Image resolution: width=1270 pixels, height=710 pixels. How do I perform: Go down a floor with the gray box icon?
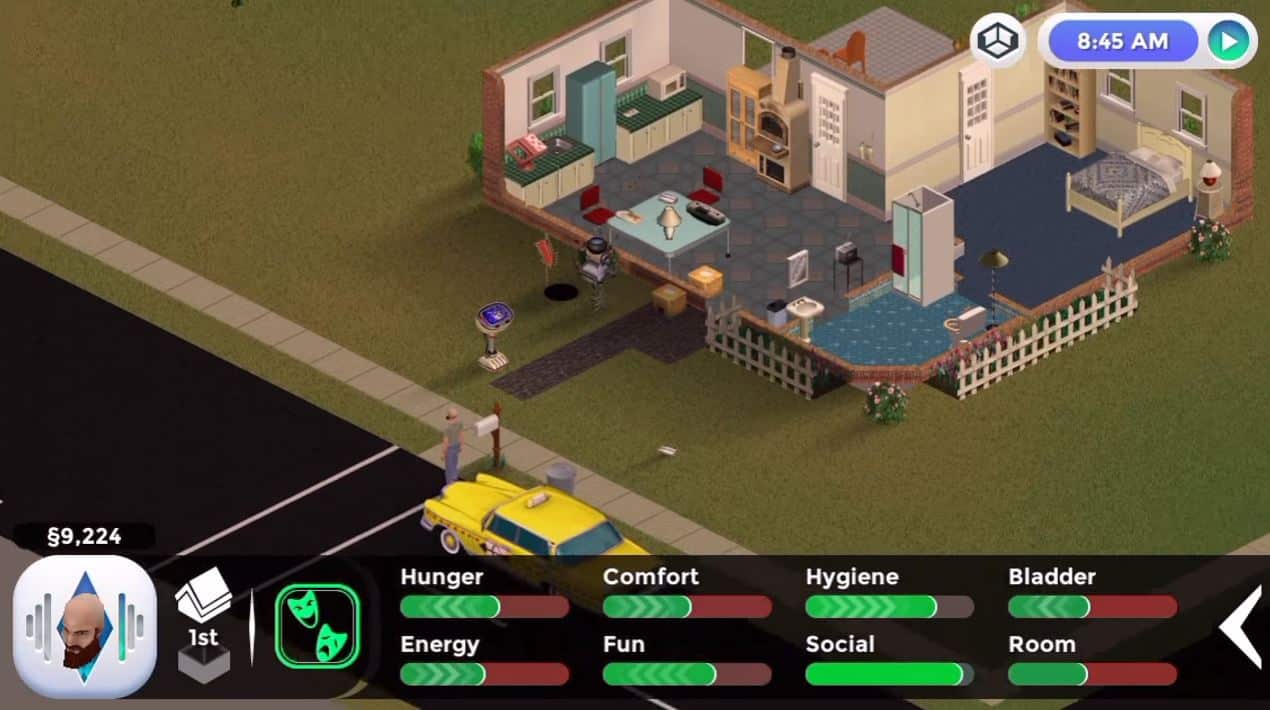tap(203, 663)
